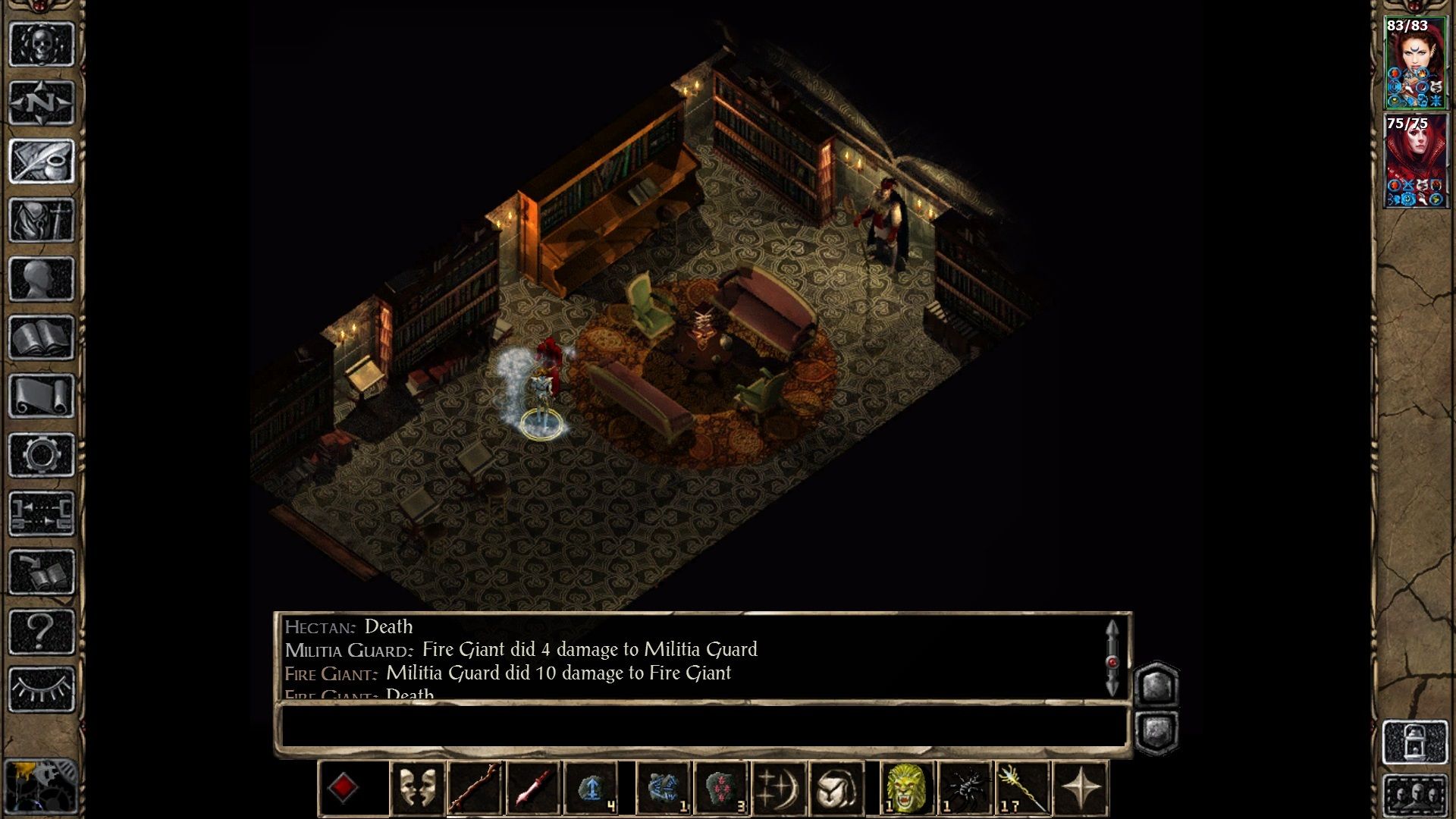Select all party members button
The height and width of the screenshot is (819, 1456).
(1415, 795)
